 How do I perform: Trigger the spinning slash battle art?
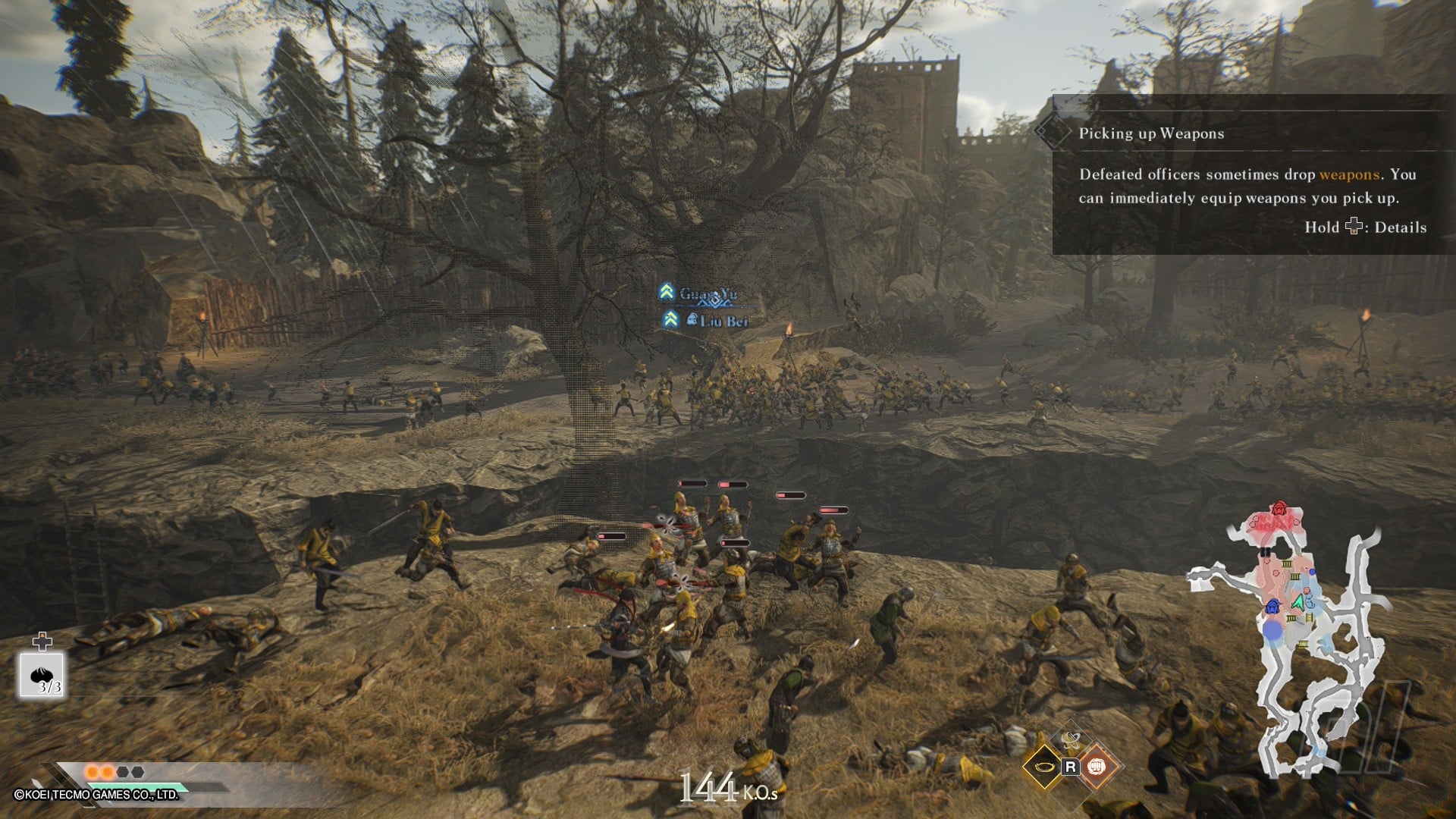tap(1070, 739)
